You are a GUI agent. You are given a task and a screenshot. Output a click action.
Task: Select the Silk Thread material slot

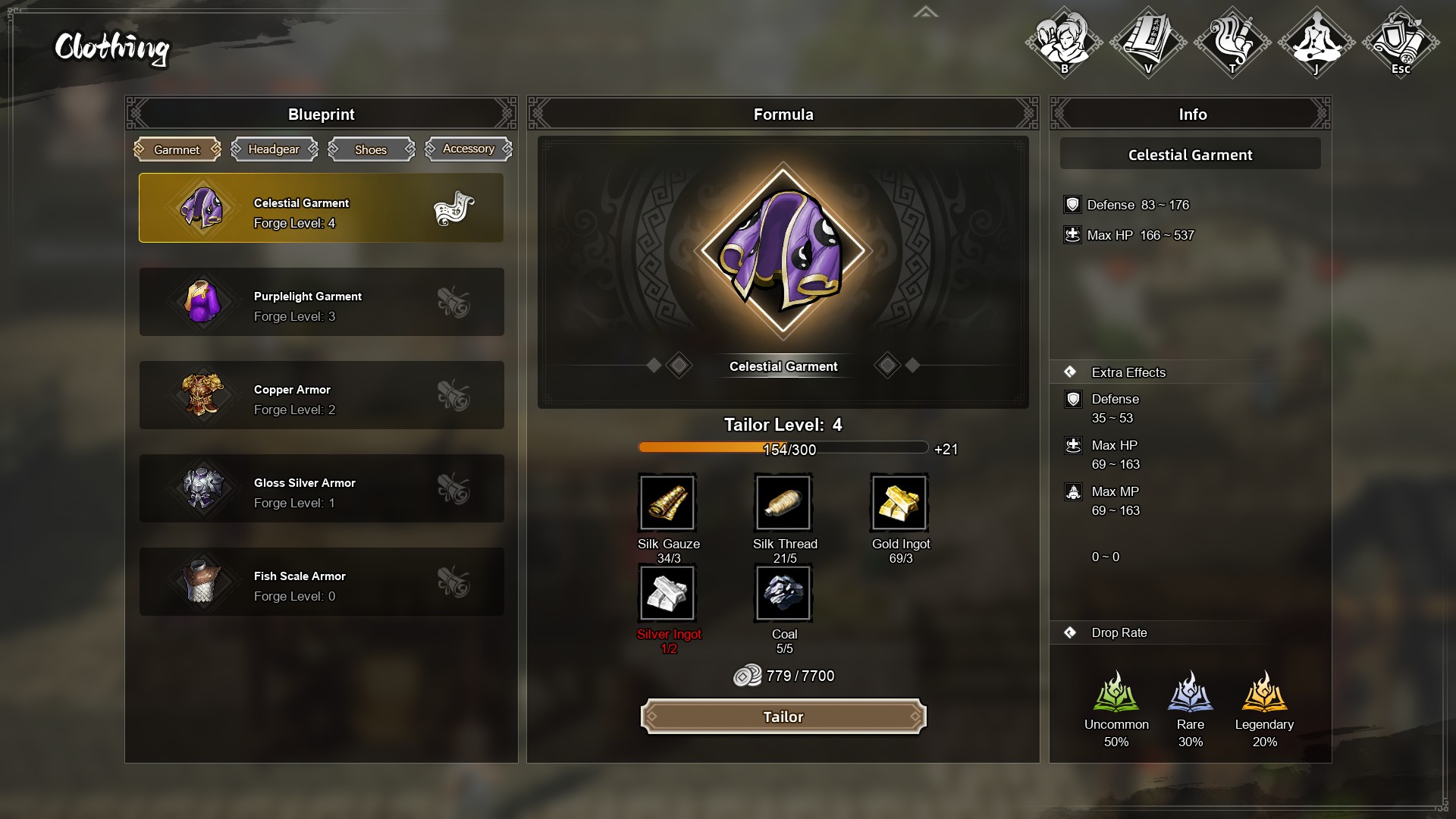783,503
